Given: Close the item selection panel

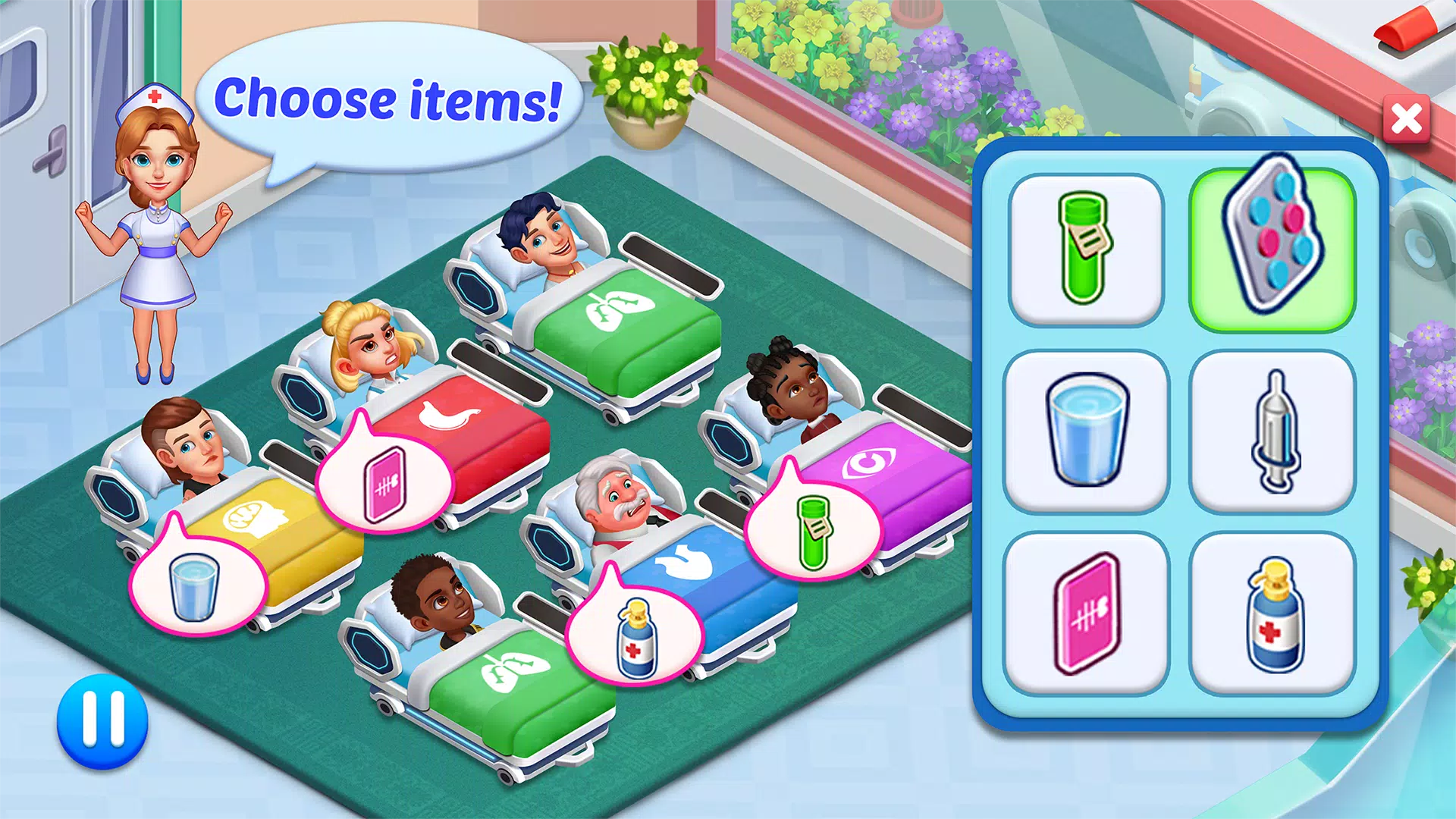Looking at the screenshot, I should tap(1407, 119).
